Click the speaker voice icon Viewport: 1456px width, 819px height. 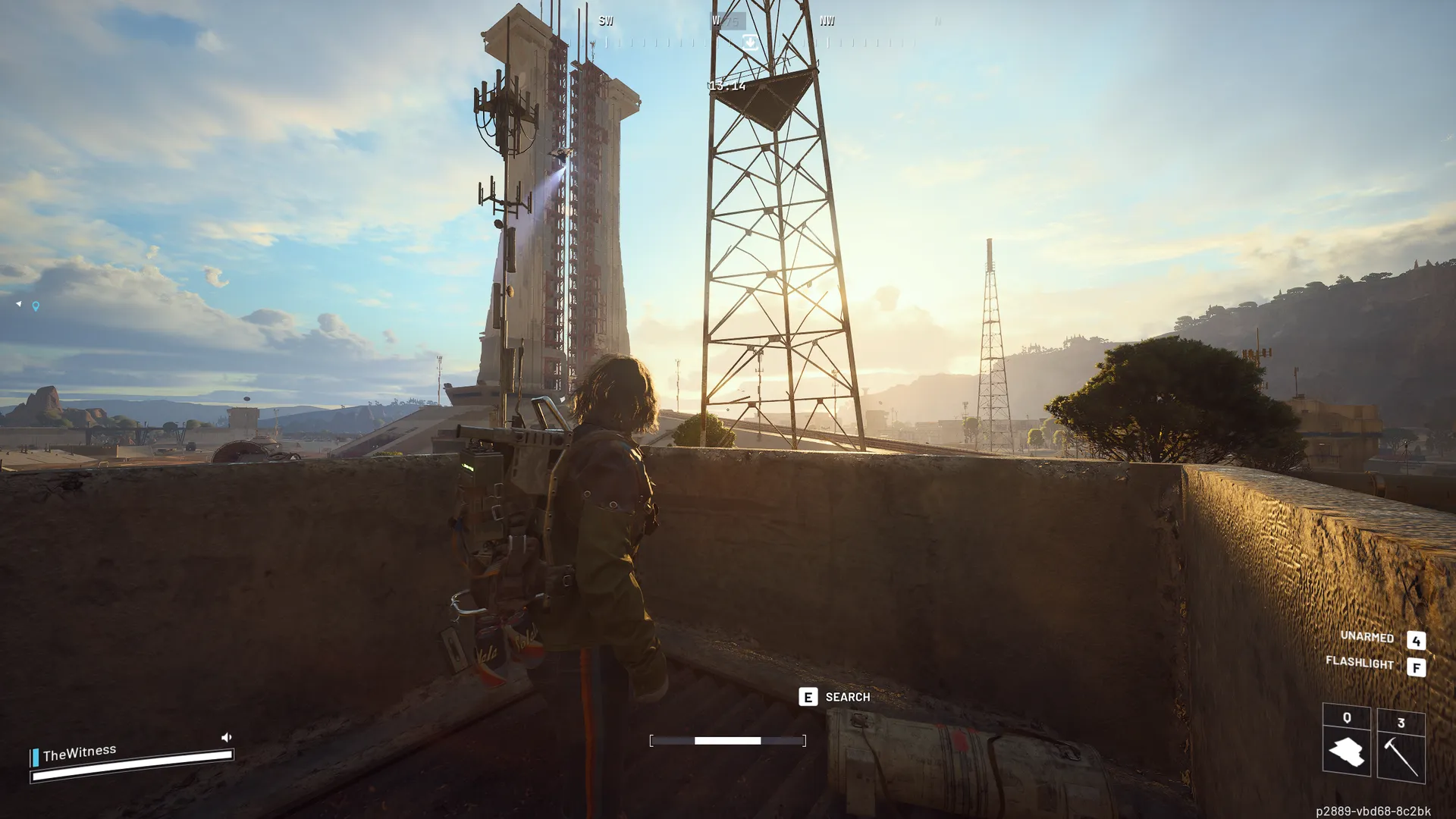(x=226, y=737)
